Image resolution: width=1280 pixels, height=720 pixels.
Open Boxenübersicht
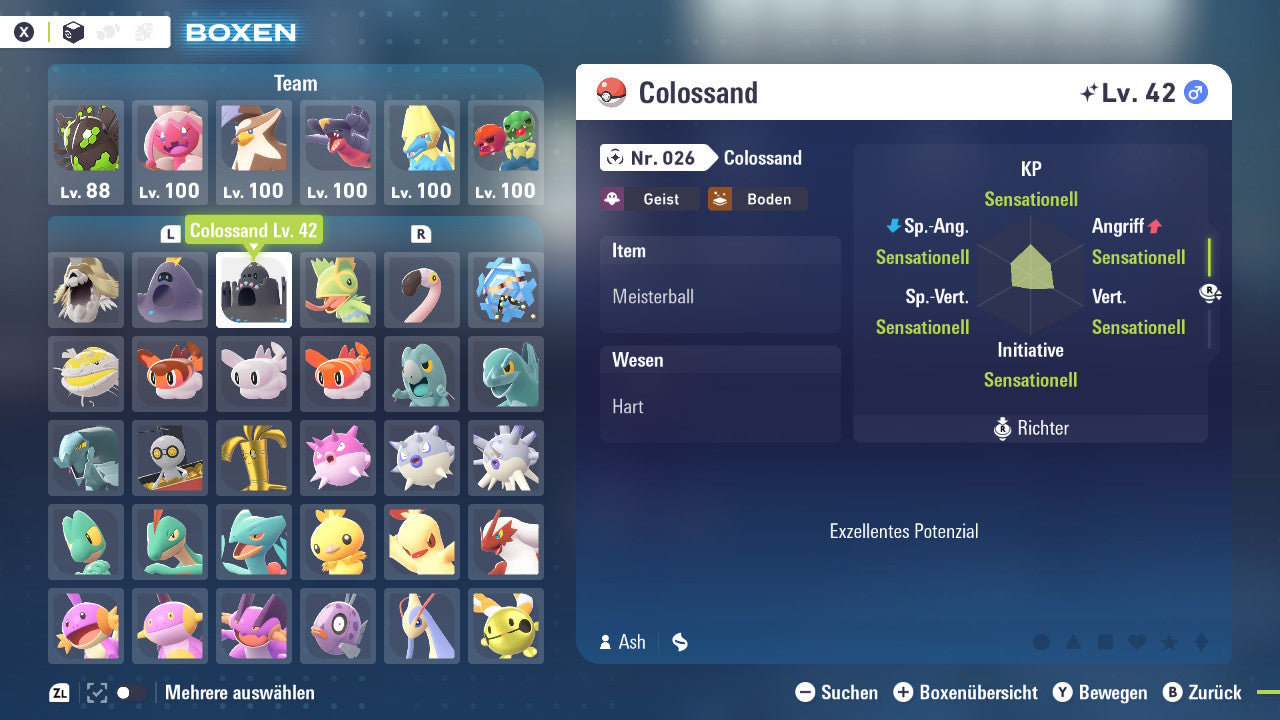(966, 692)
